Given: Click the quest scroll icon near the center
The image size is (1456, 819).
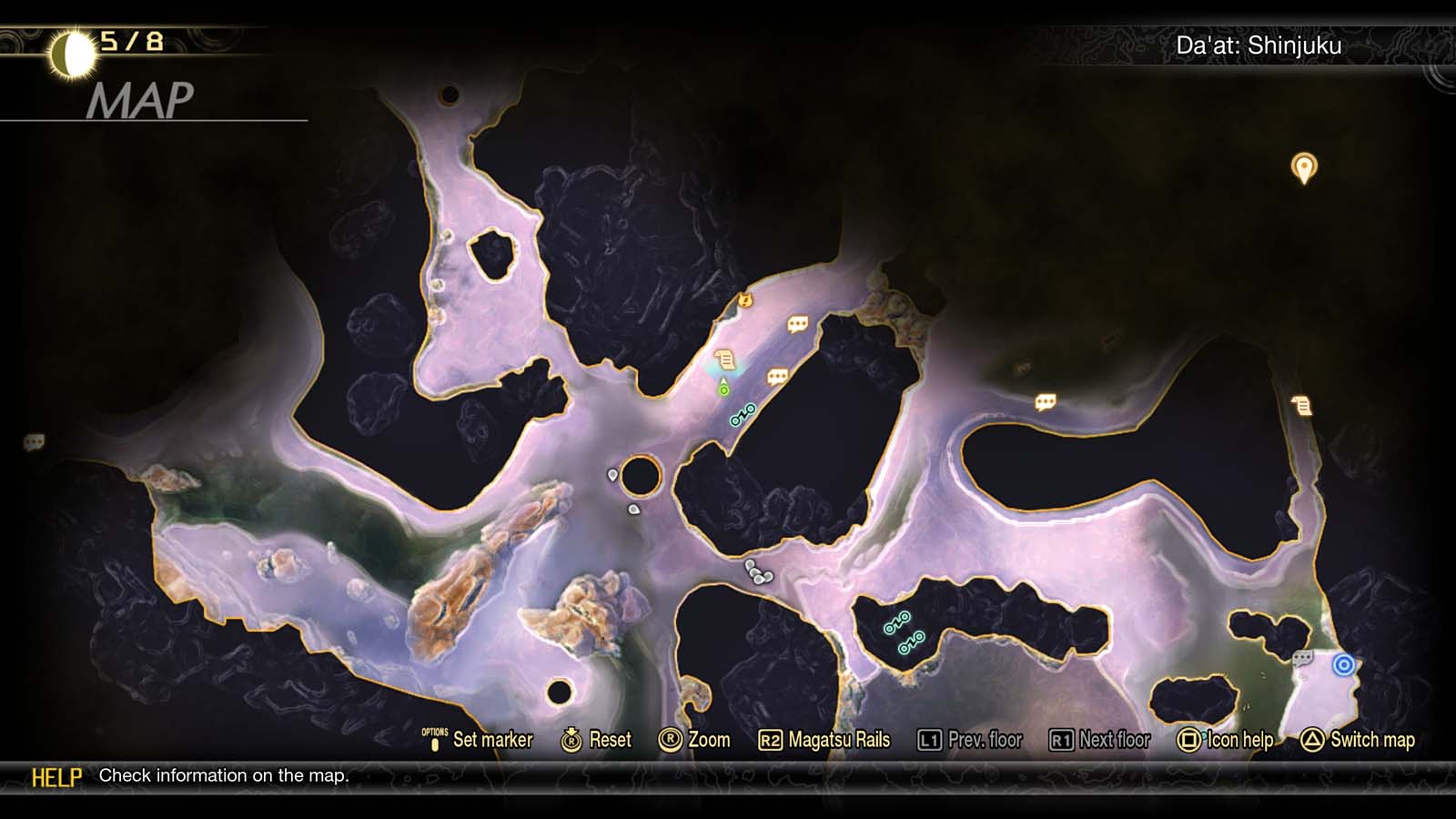Looking at the screenshot, I should pos(723,357).
